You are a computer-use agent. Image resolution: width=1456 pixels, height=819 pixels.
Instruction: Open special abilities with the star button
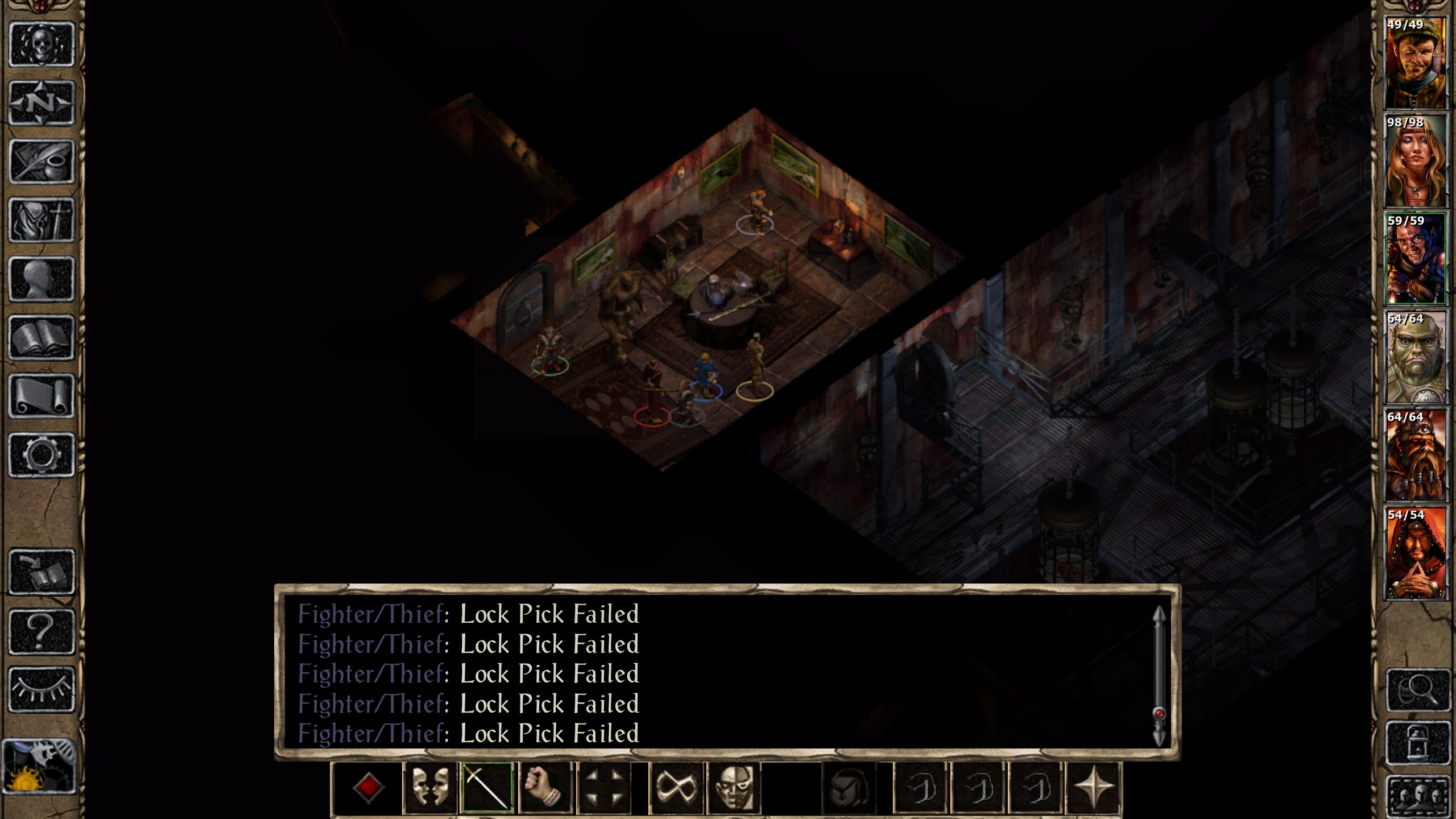point(1093,788)
